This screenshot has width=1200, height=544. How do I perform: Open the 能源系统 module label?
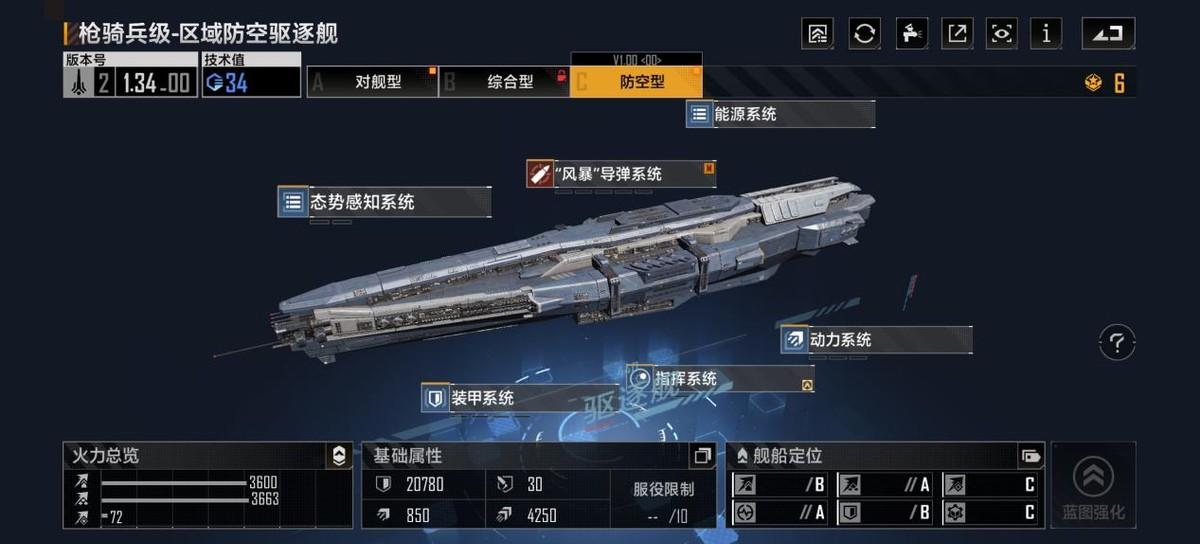click(x=780, y=114)
